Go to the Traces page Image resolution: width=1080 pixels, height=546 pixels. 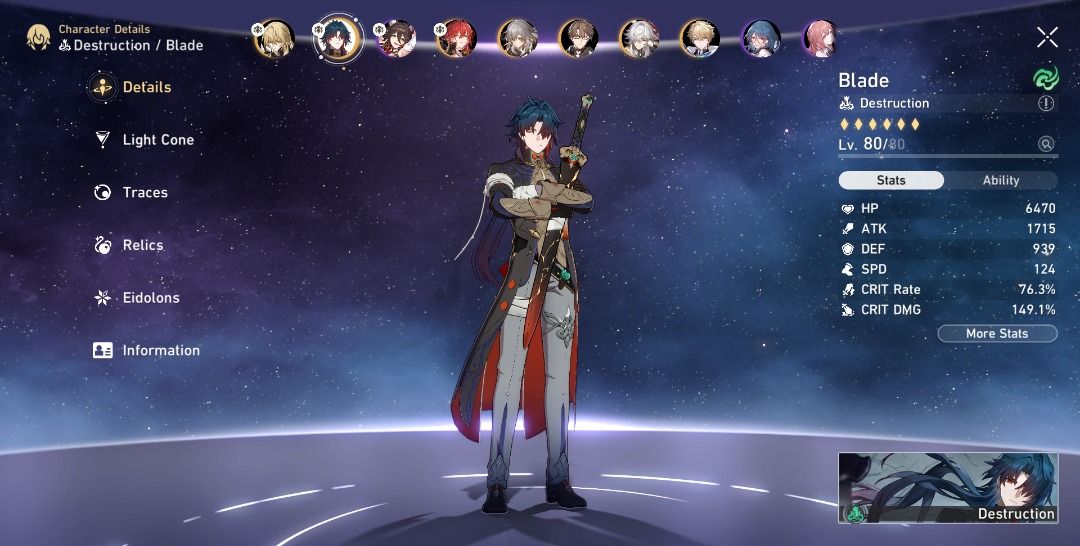144,193
